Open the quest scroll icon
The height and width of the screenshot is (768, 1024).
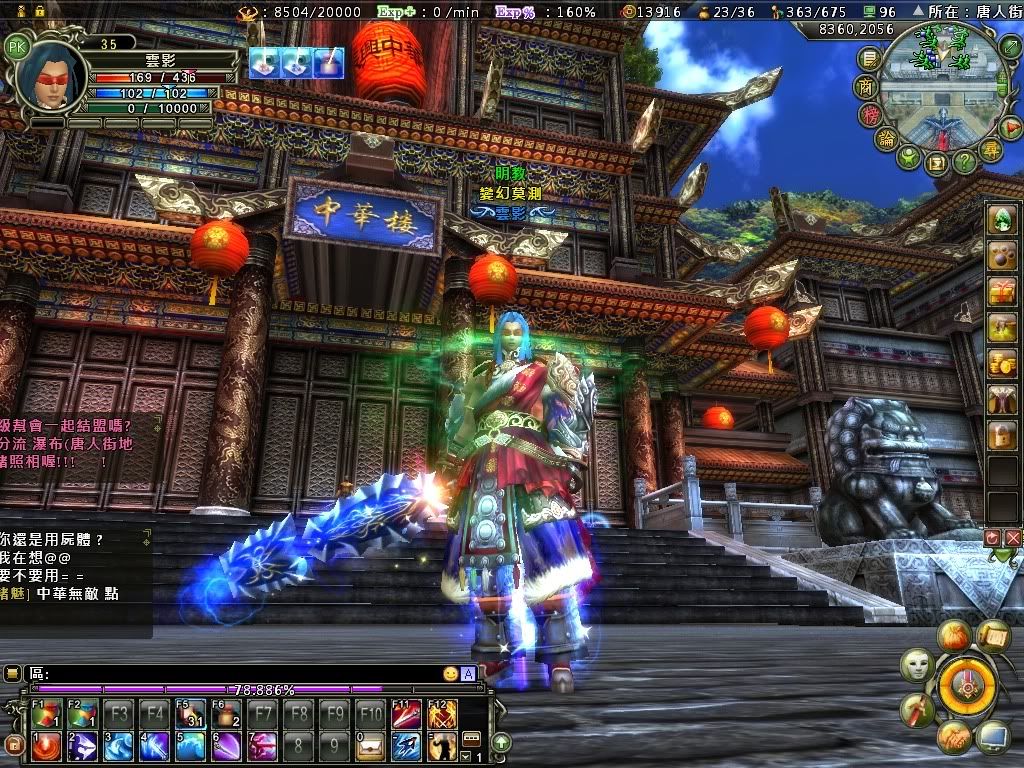(x=992, y=634)
